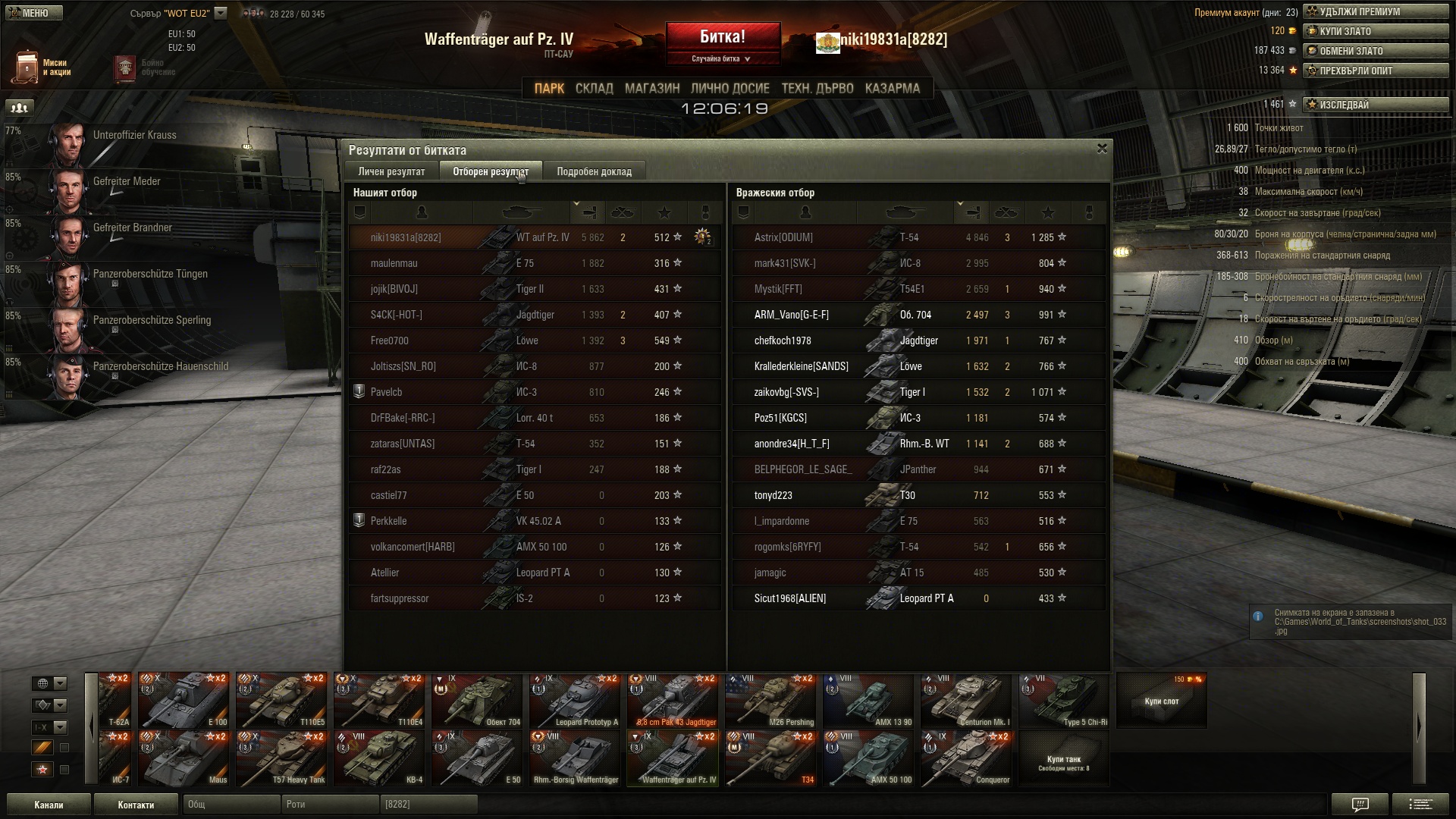Image resolution: width=1456 pixels, height=819 pixels.
Task: Open the Подробен доклад tab
Action: click(594, 171)
